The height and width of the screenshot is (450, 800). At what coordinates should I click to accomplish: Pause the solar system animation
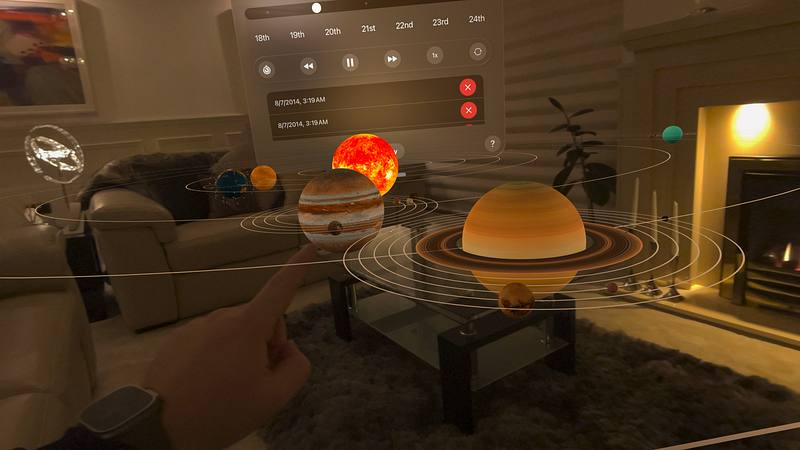[350, 63]
